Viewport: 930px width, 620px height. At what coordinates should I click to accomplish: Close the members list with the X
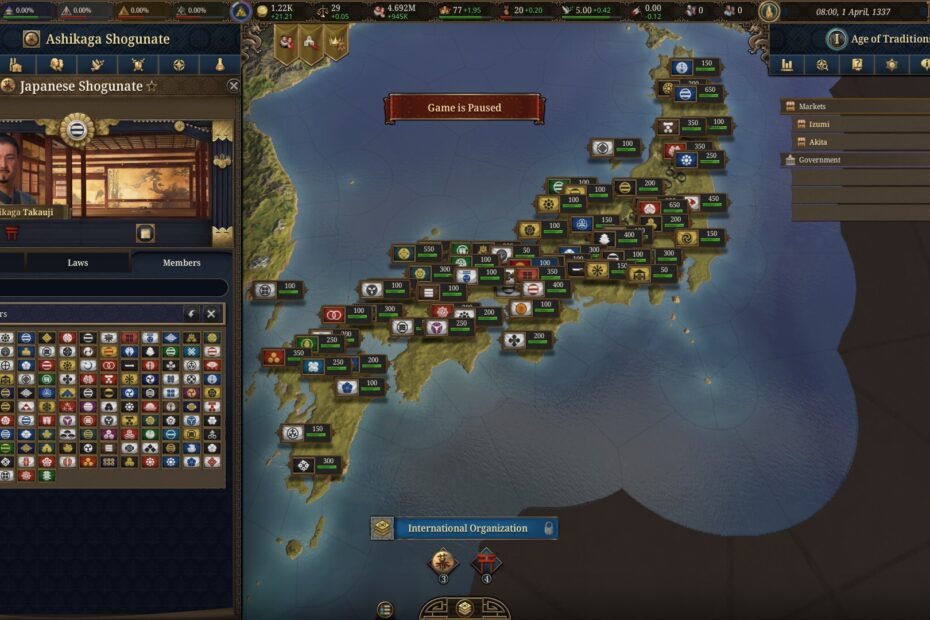tap(211, 314)
